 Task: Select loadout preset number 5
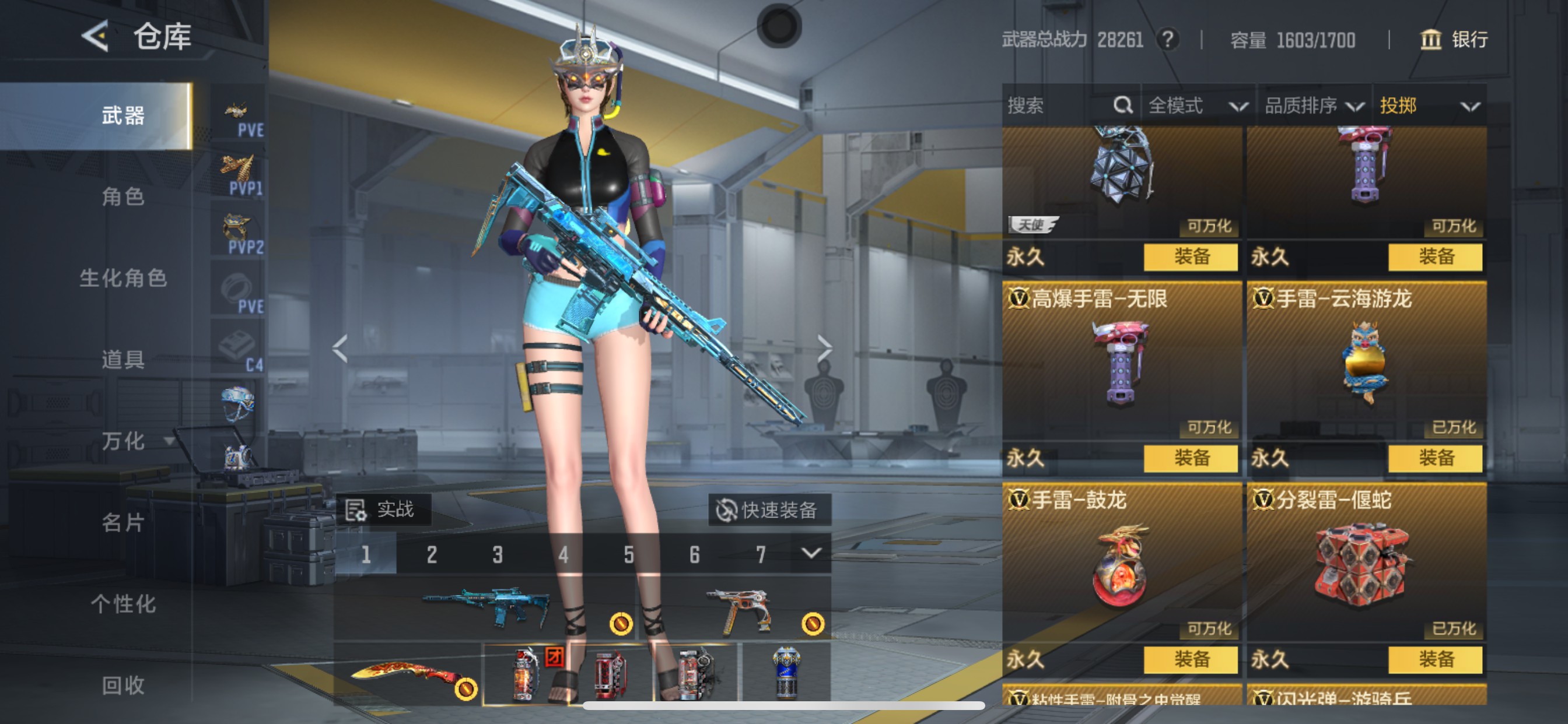point(628,554)
